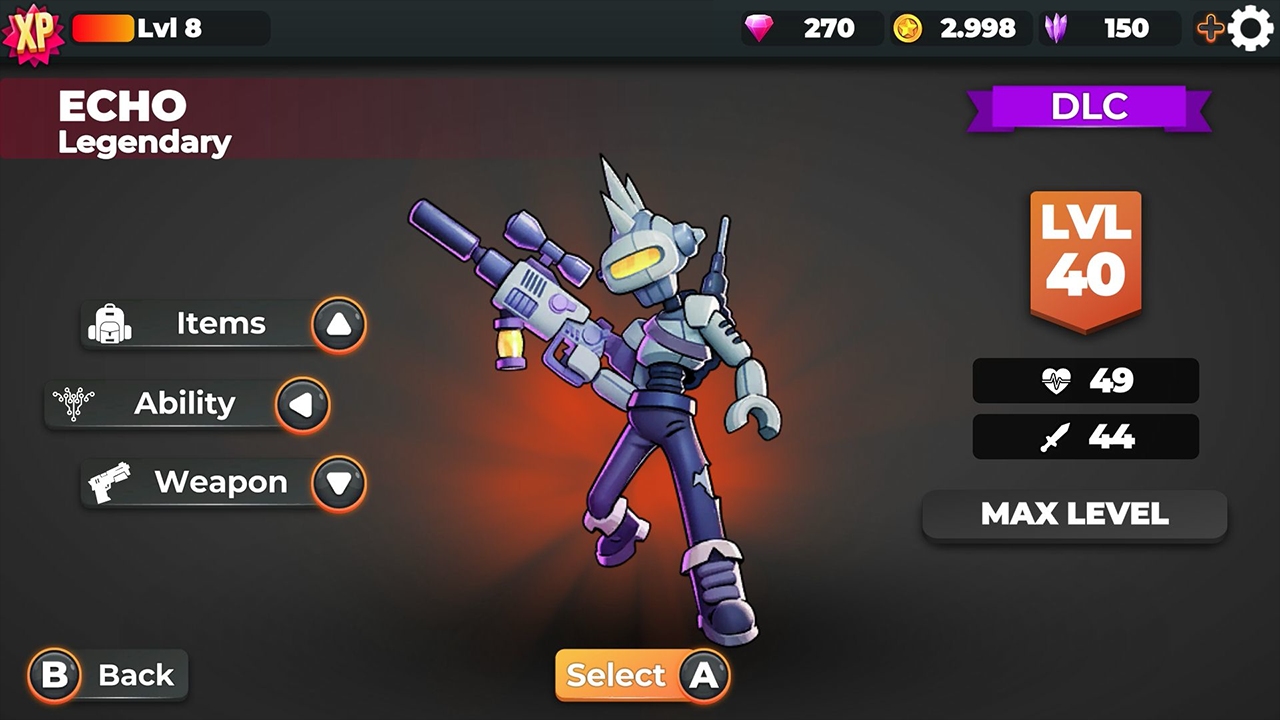Open the Items panel
The image size is (1280, 720).
tap(220, 323)
